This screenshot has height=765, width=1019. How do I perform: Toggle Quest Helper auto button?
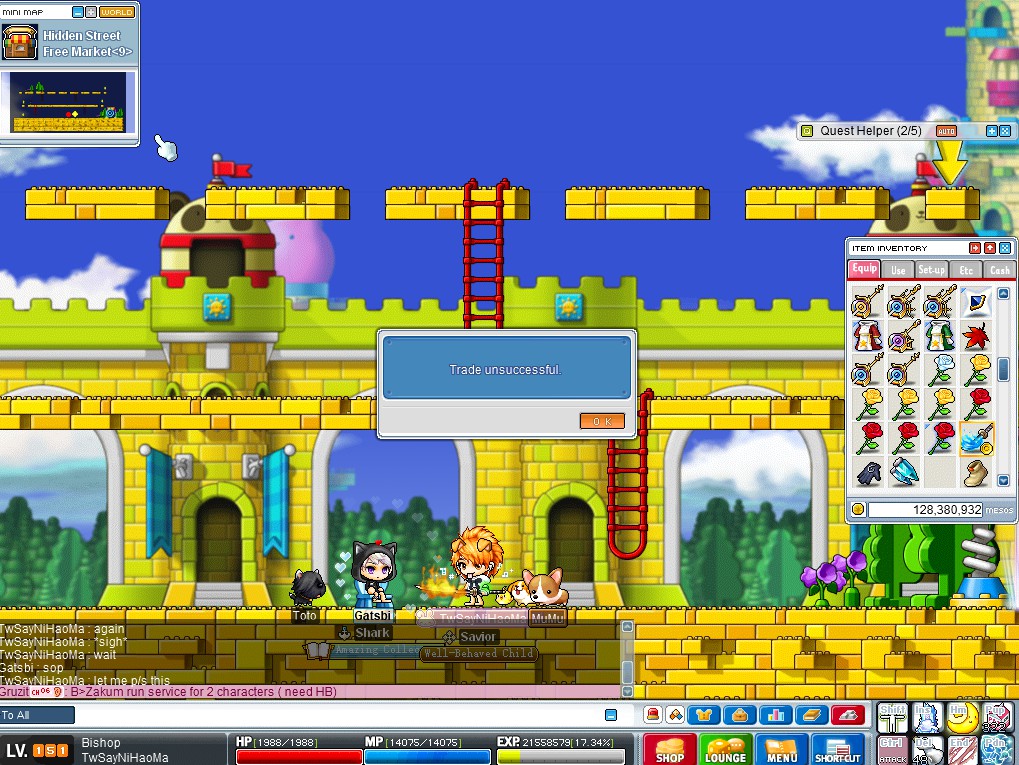[x=946, y=131]
